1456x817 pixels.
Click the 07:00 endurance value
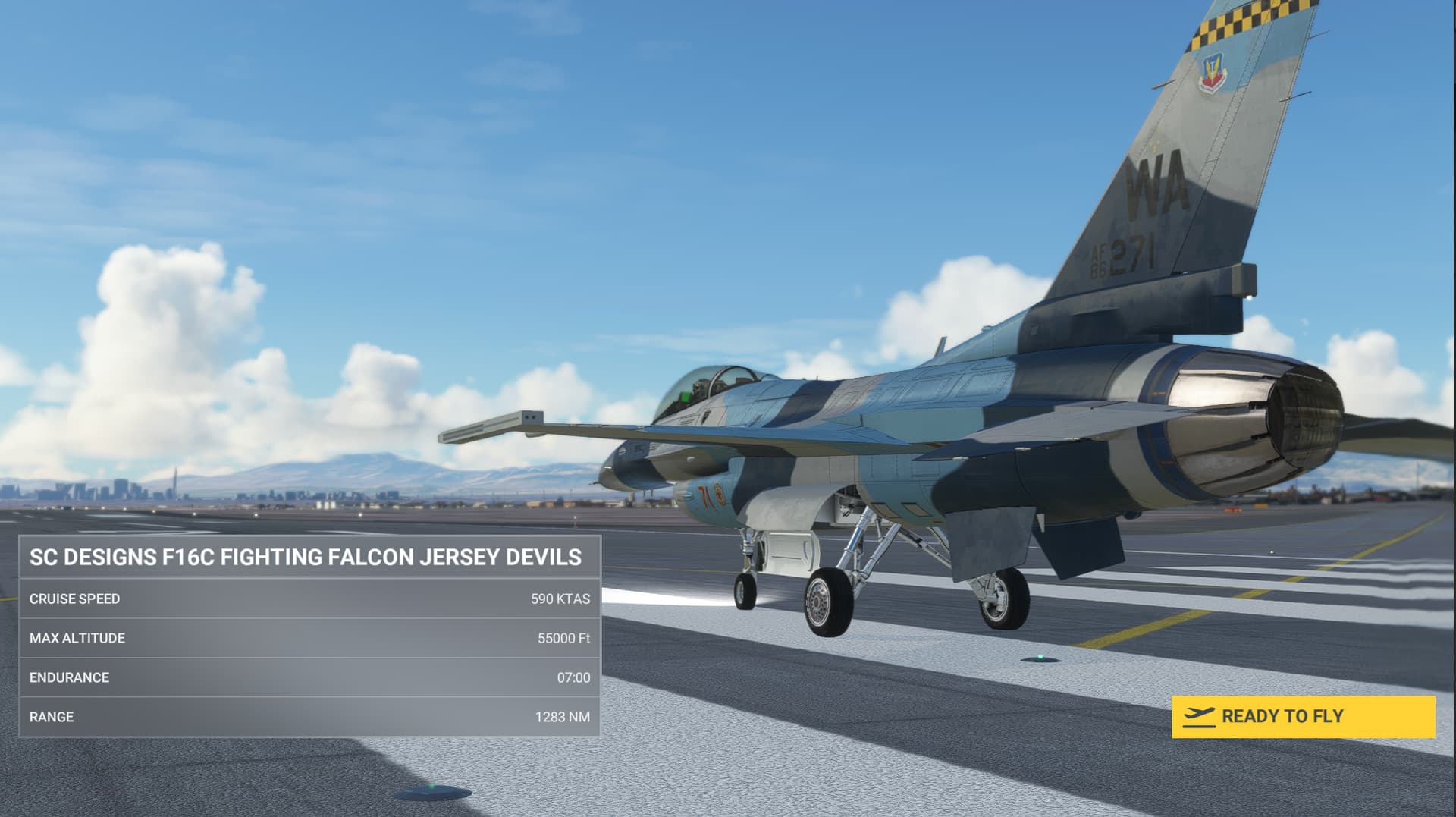(575, 677)
